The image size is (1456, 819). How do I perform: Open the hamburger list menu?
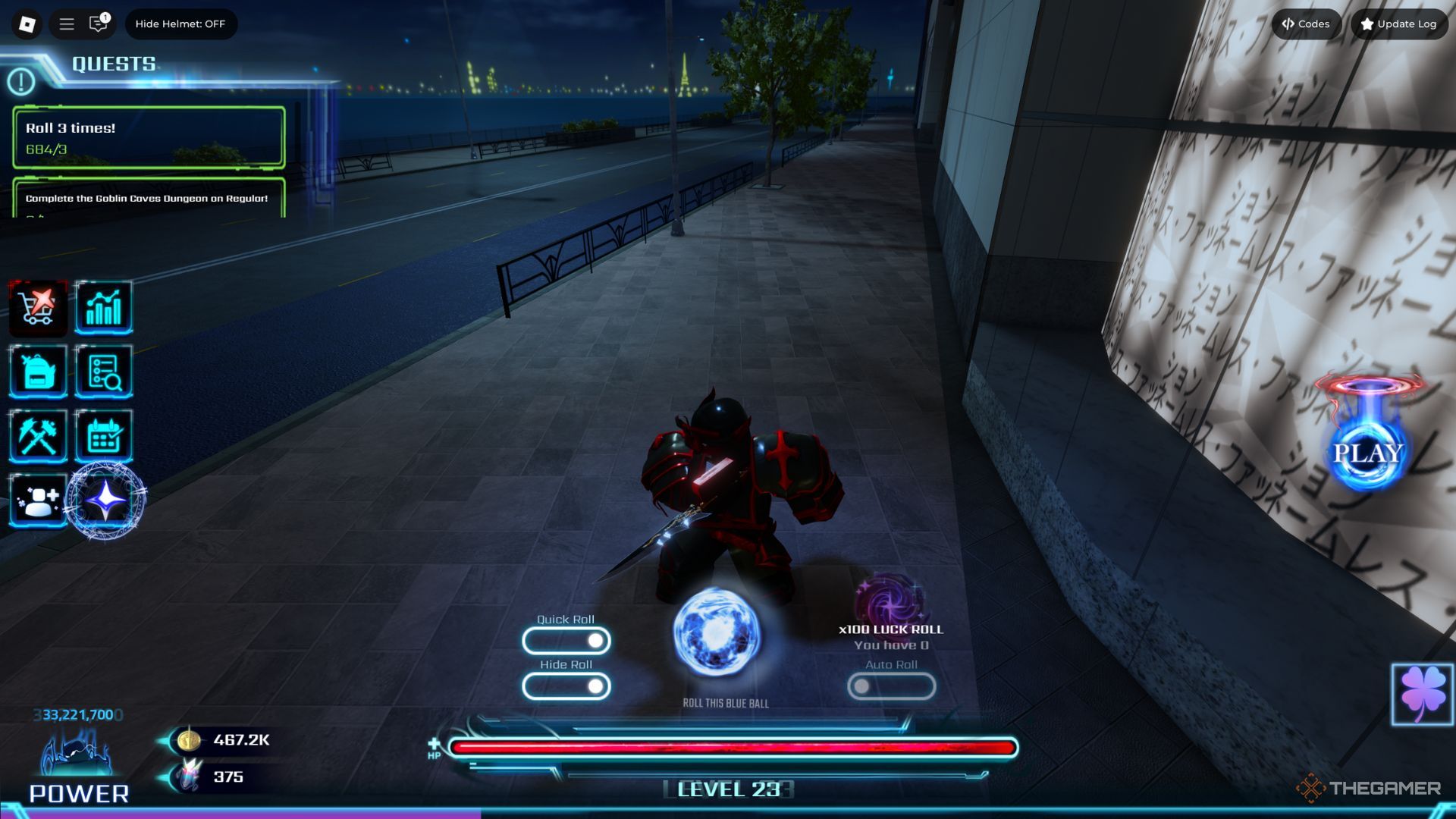67,24
